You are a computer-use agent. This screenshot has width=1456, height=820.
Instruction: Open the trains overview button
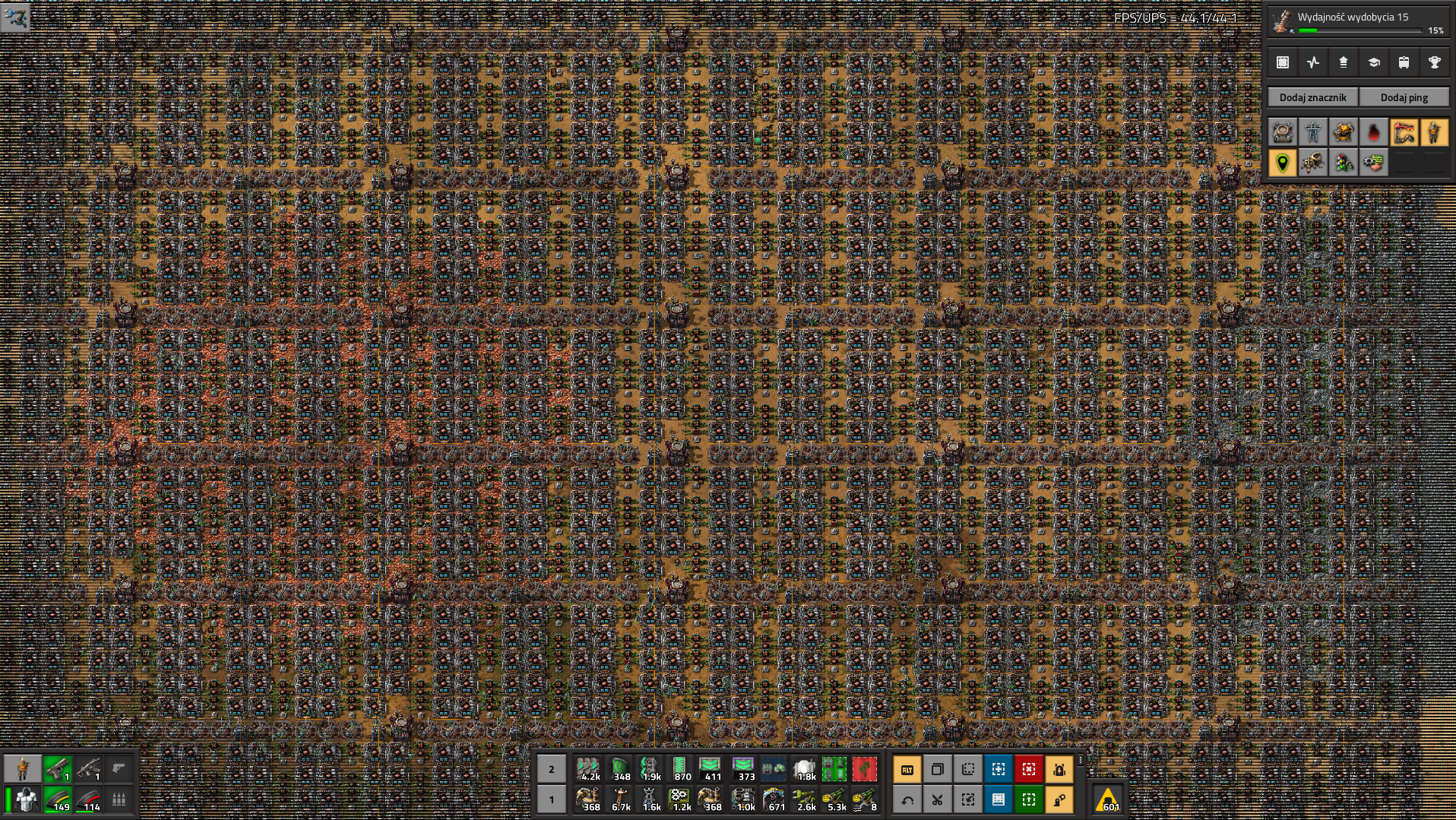pyautogui.click(x=1404, y=62)
